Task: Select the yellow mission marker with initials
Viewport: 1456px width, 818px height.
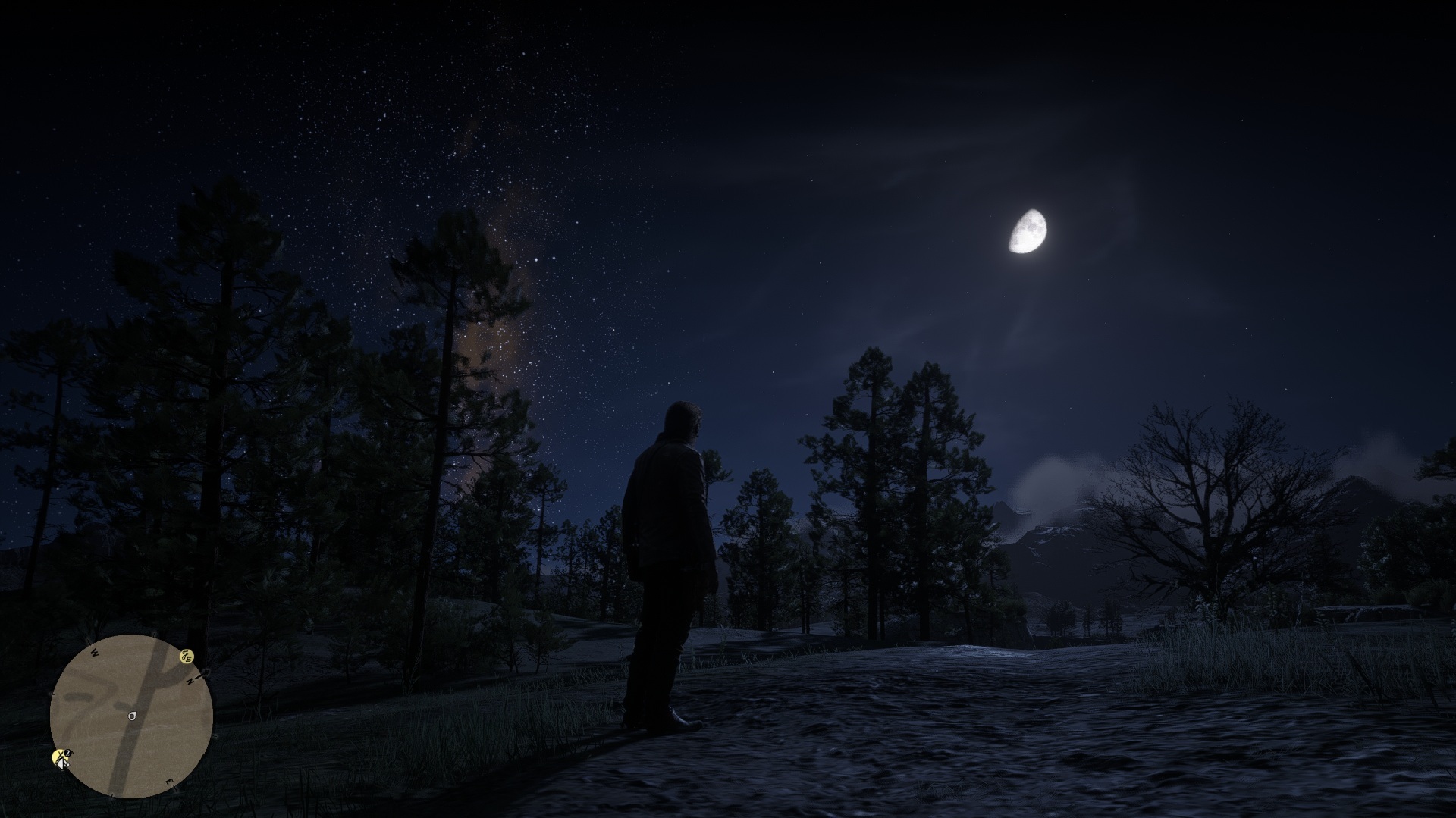Action: tap(186, 657)
